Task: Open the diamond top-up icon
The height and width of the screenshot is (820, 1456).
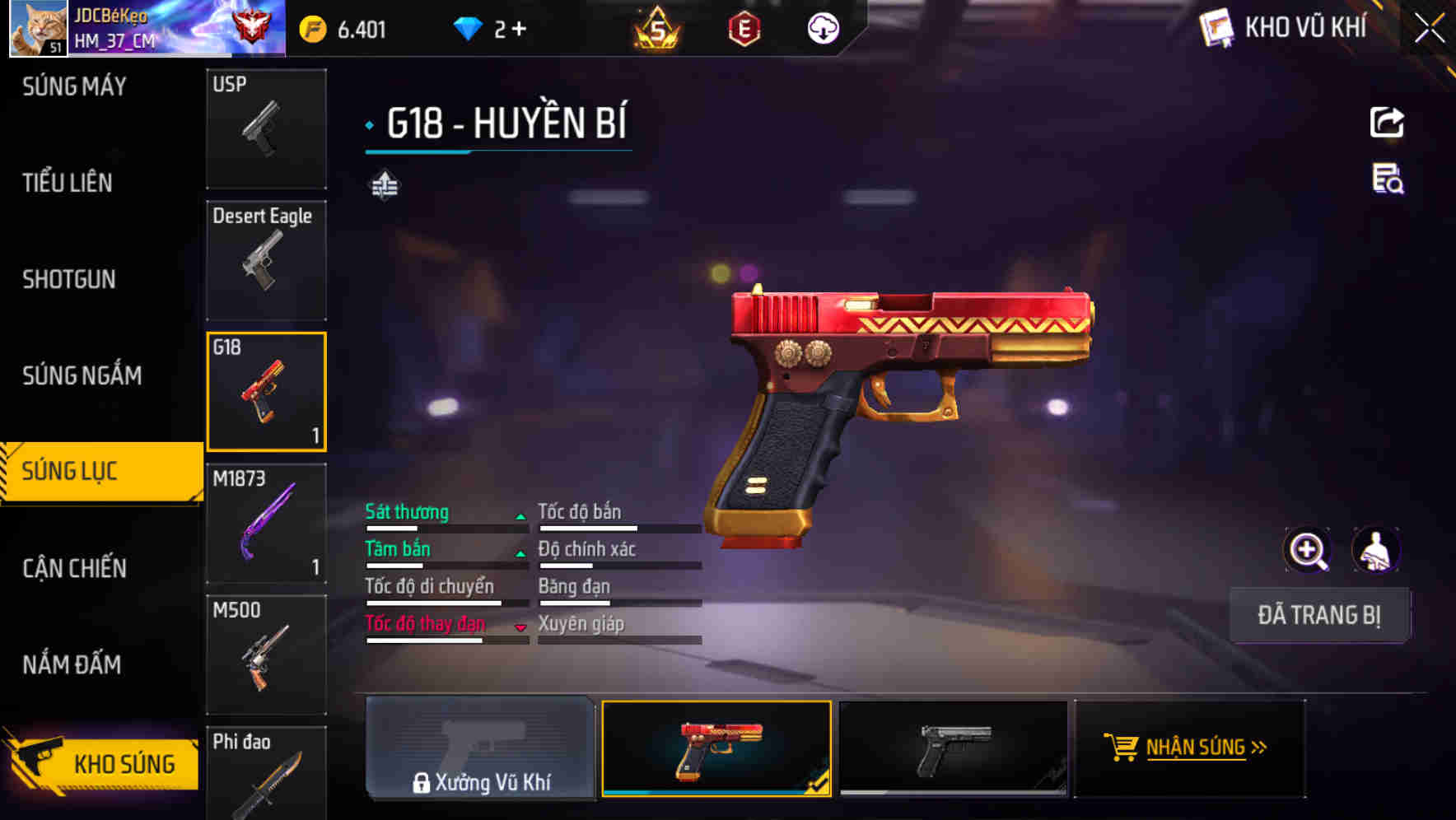Action: [470, 27]
